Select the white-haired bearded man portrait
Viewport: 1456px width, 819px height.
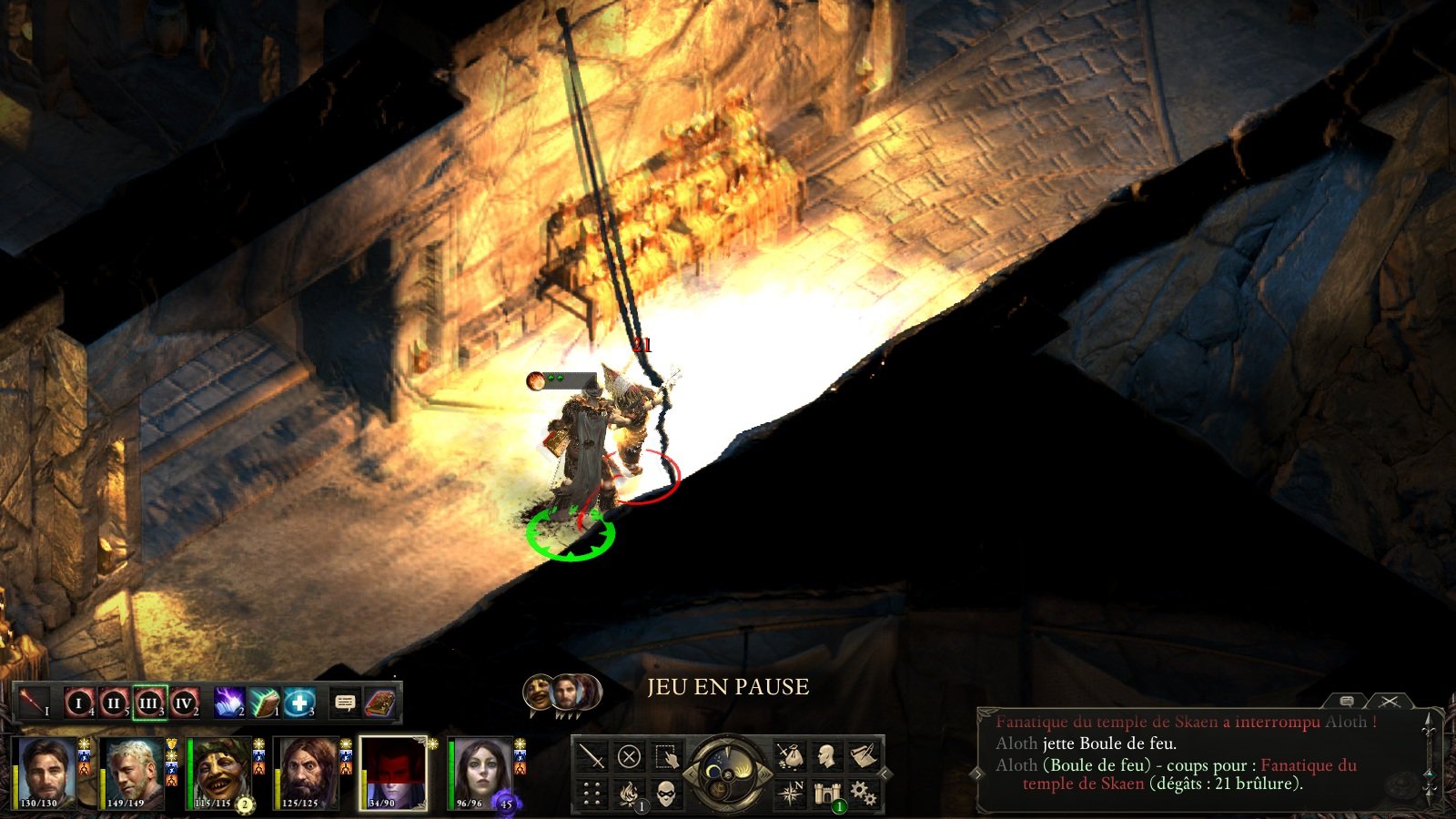pos(133,773)
